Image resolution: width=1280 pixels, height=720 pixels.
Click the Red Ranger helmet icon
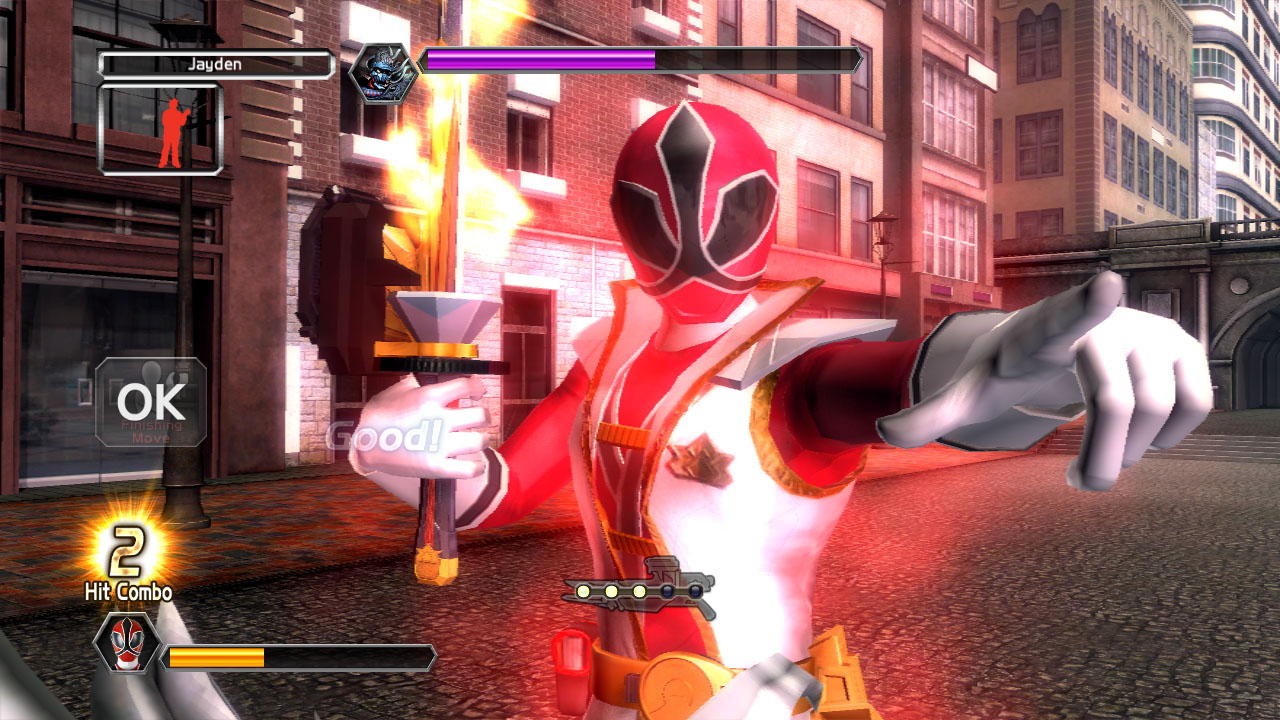coord(126,643)
